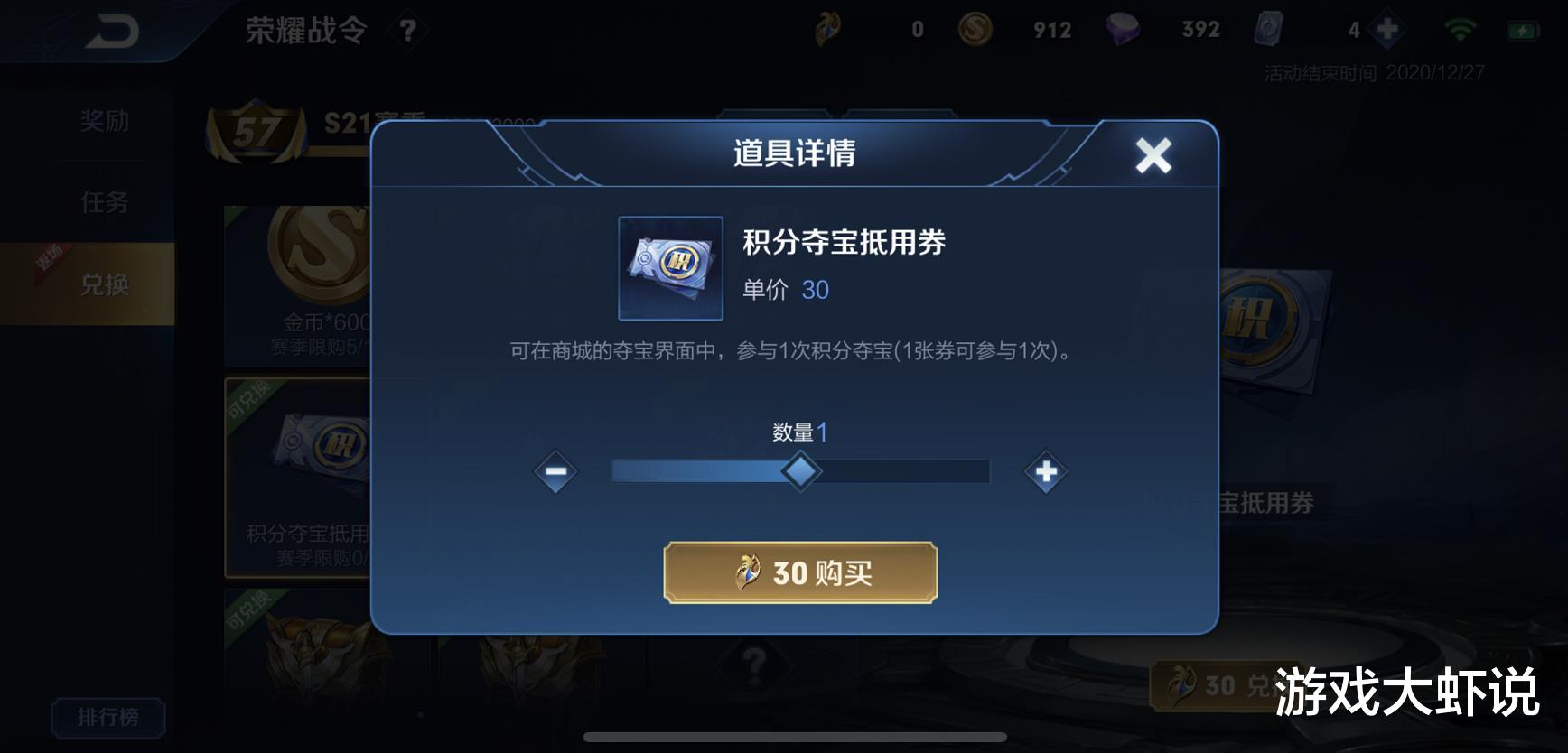Viewport: 1568px width, 753px height.
Task: Open the 排行榜 leaderboard
Action: (x=108, y=718)
